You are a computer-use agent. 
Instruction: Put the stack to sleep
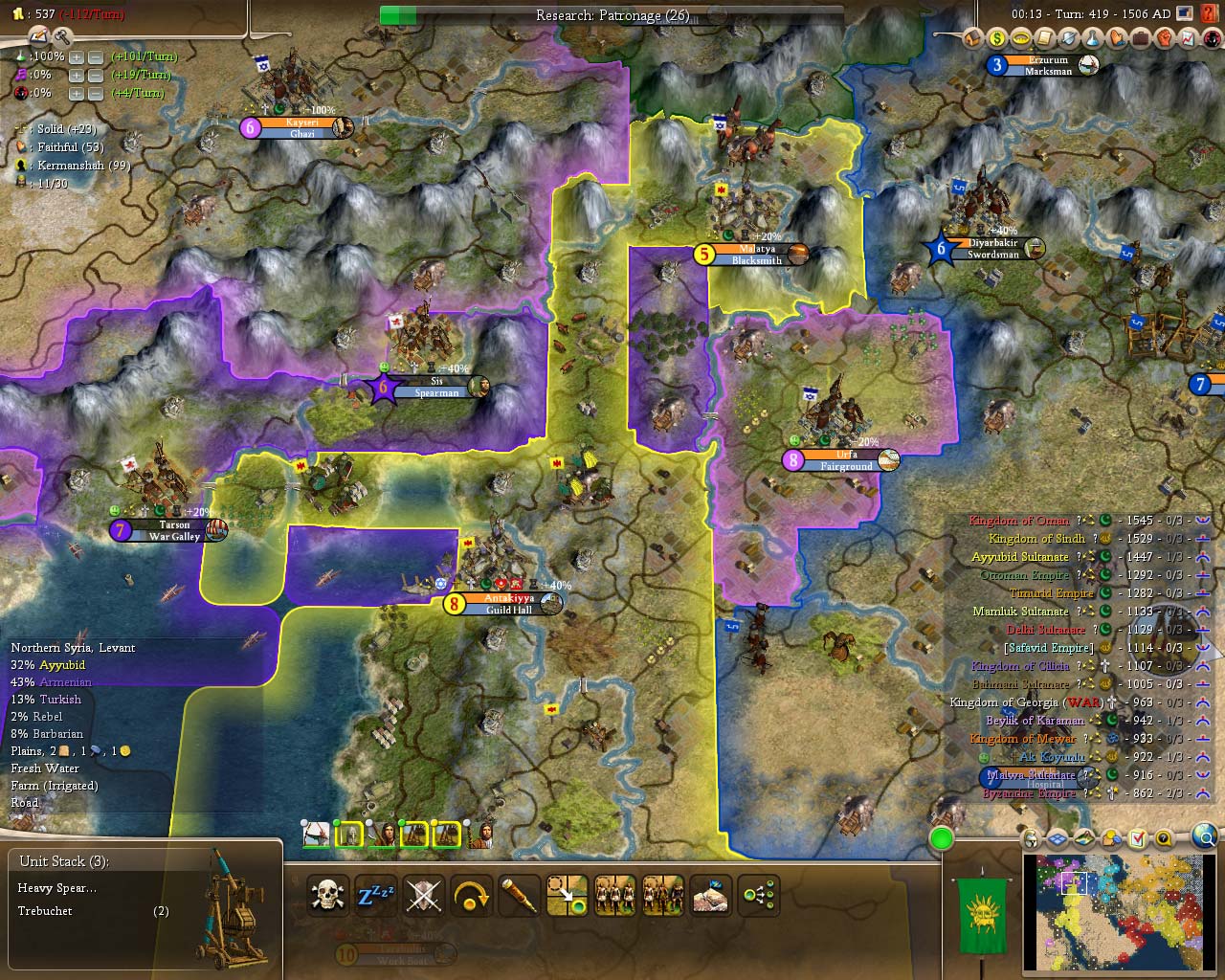pos(375,896)
